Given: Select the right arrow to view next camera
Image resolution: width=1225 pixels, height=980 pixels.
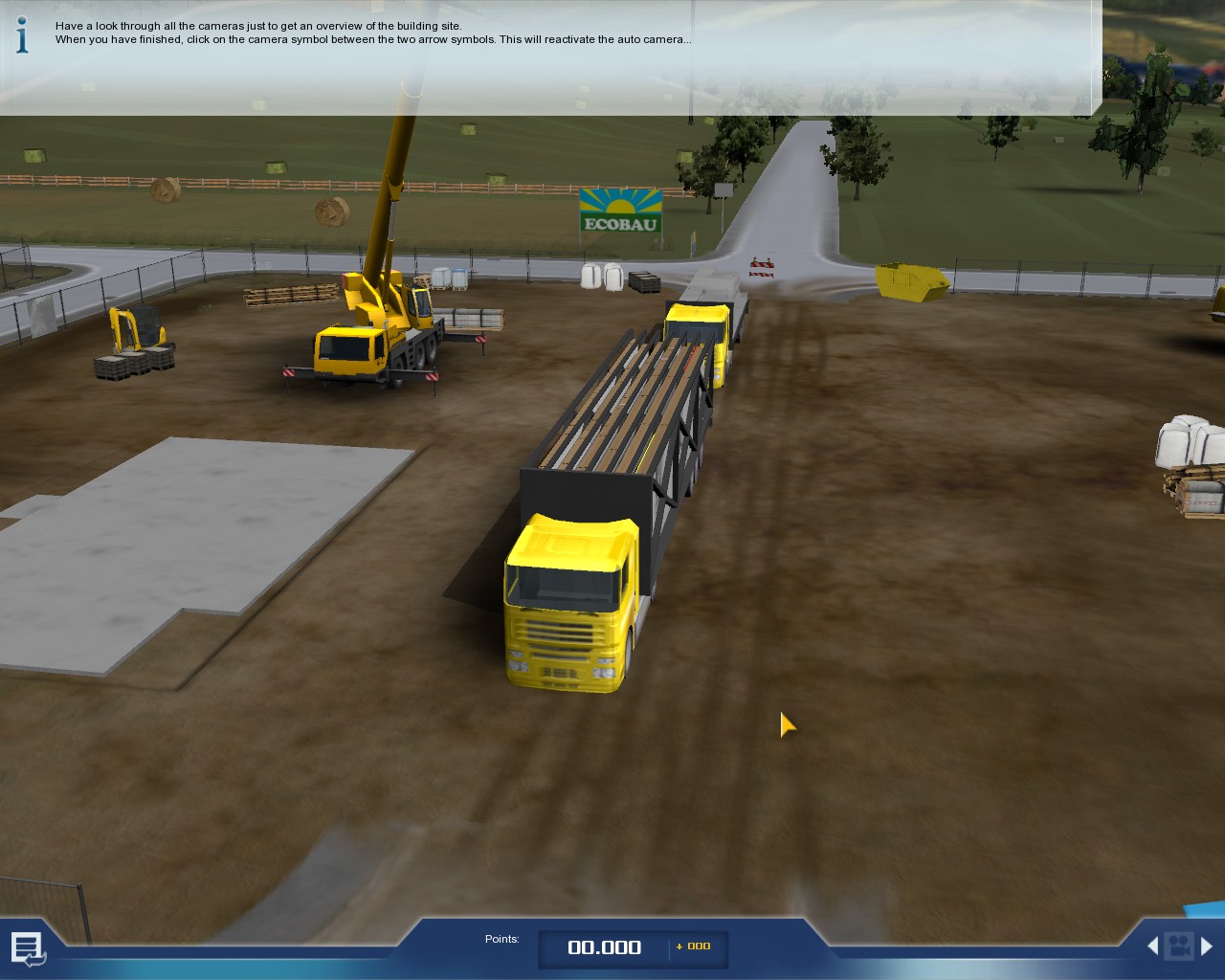Looking at the screenshot, I should [1208, 946].
